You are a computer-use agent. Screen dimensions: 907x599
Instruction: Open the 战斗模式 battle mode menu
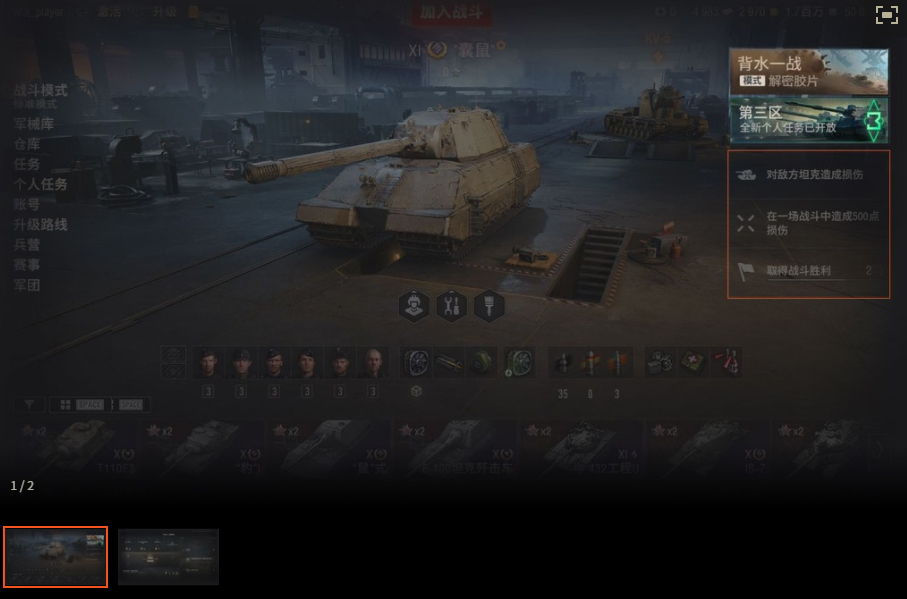[40, 90]
